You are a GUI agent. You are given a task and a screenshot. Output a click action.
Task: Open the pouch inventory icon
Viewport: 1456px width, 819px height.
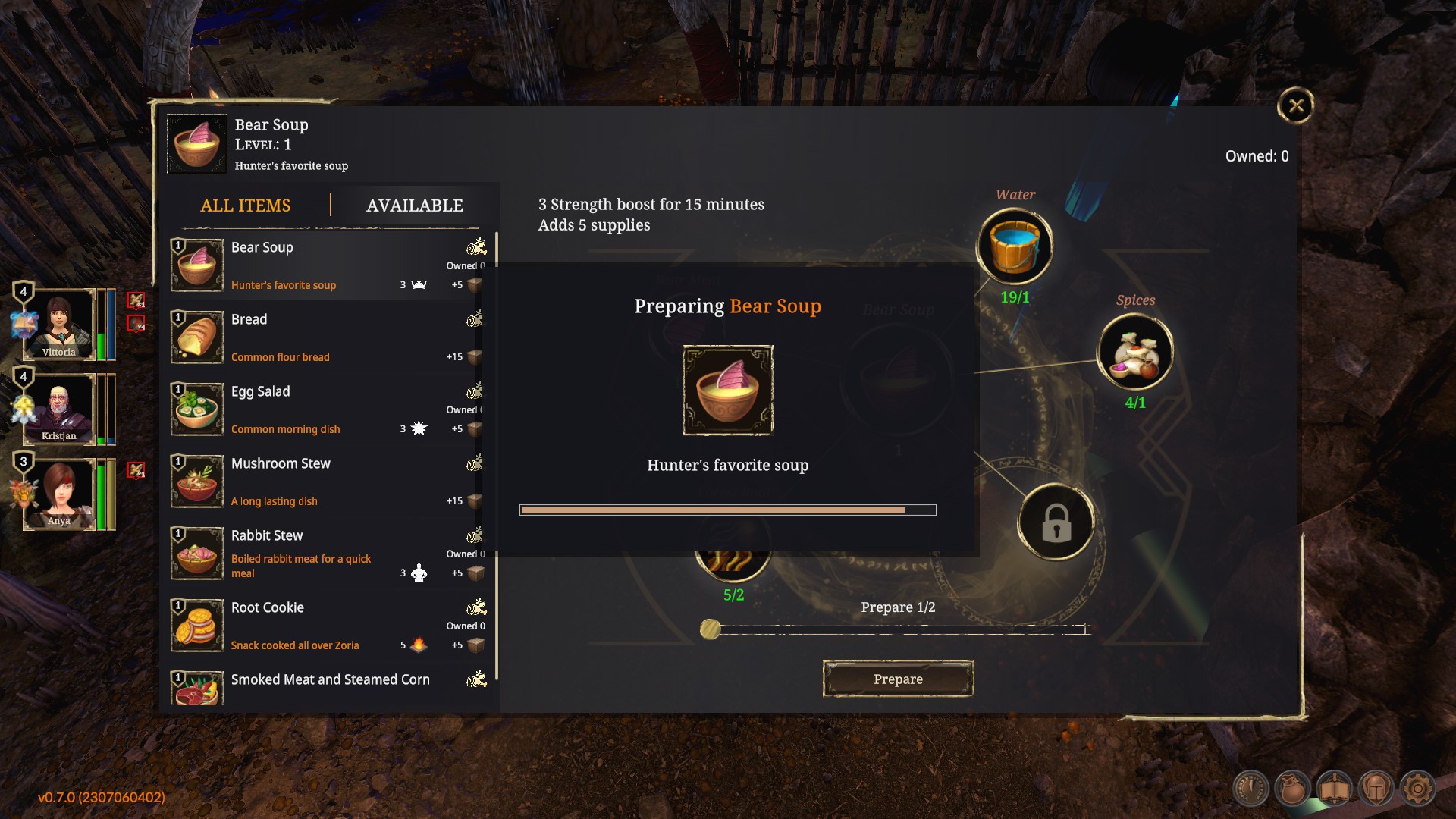[1292, 789]
